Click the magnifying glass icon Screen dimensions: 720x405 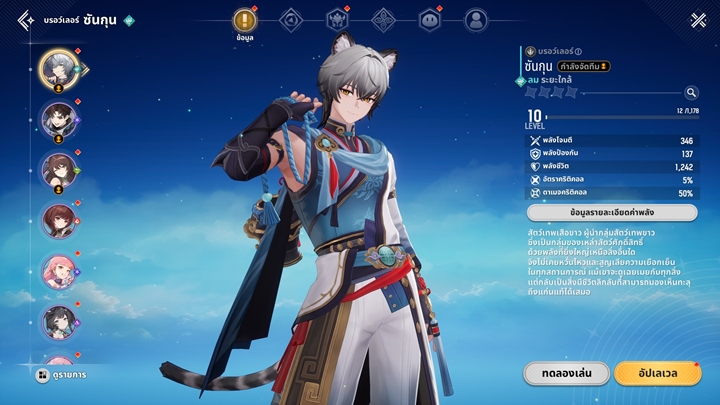pos(692,93)
